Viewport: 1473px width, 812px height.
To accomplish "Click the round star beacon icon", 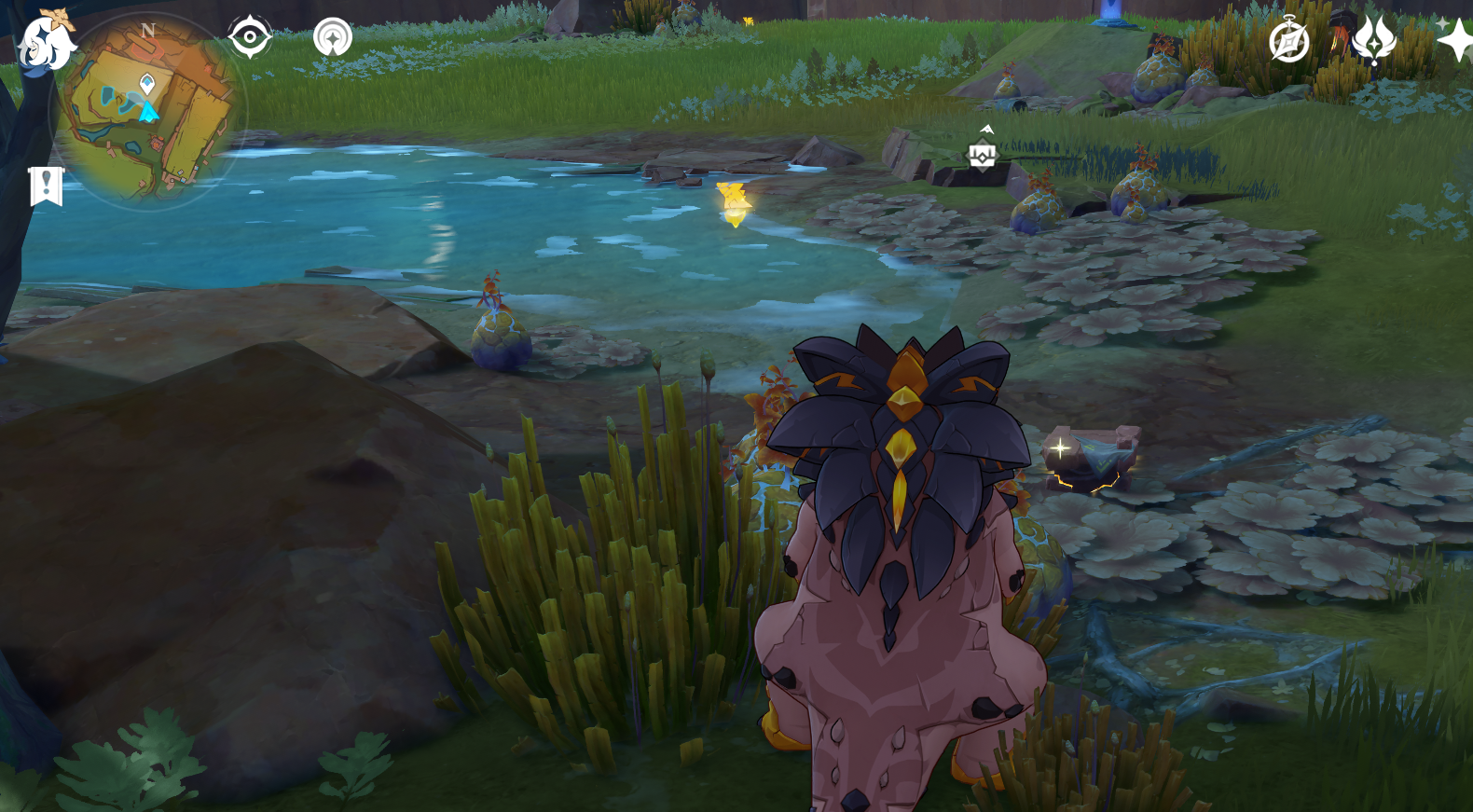I will pyautogui.click(x=333, y=38).
